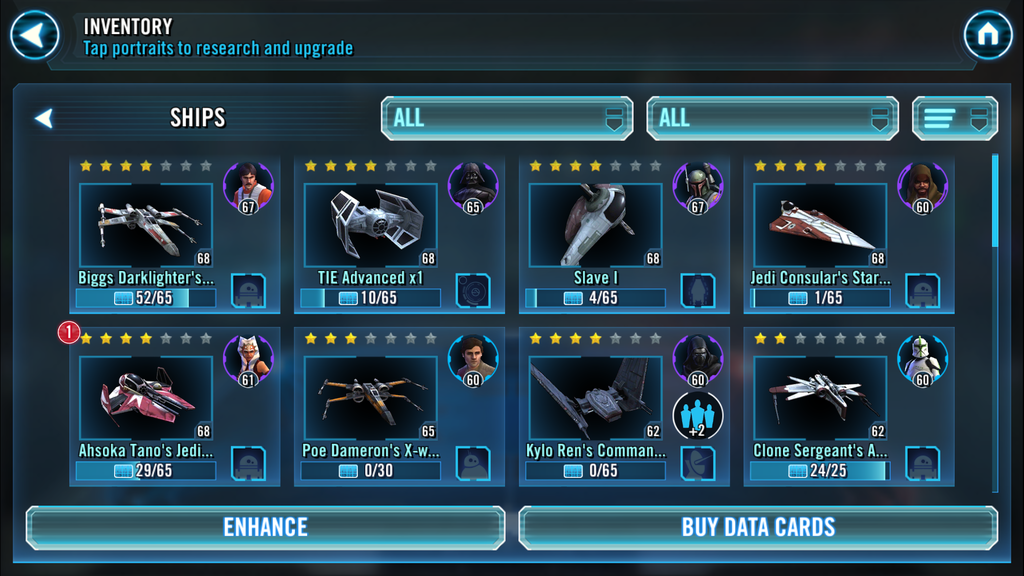
Task: Choose Poe Dameron's X-wing ship
Action: tap(371, 398)
